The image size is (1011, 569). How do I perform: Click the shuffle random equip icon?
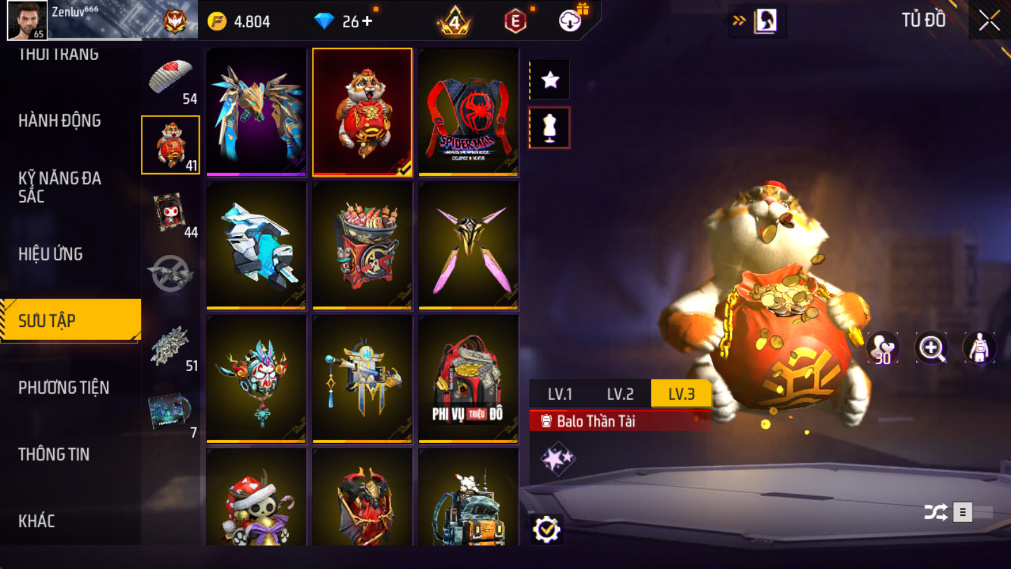pyautogui.click(x=936, y=513)
